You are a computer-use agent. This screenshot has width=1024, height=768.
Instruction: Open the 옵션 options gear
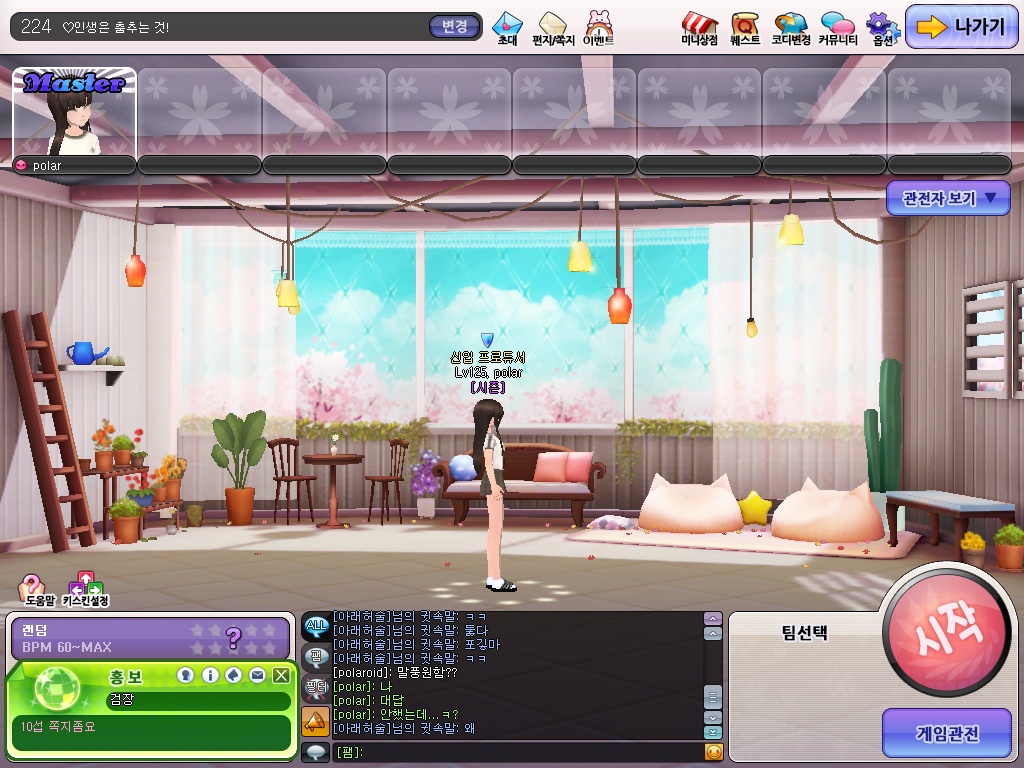pyautogui.click(x=881, y=28)
